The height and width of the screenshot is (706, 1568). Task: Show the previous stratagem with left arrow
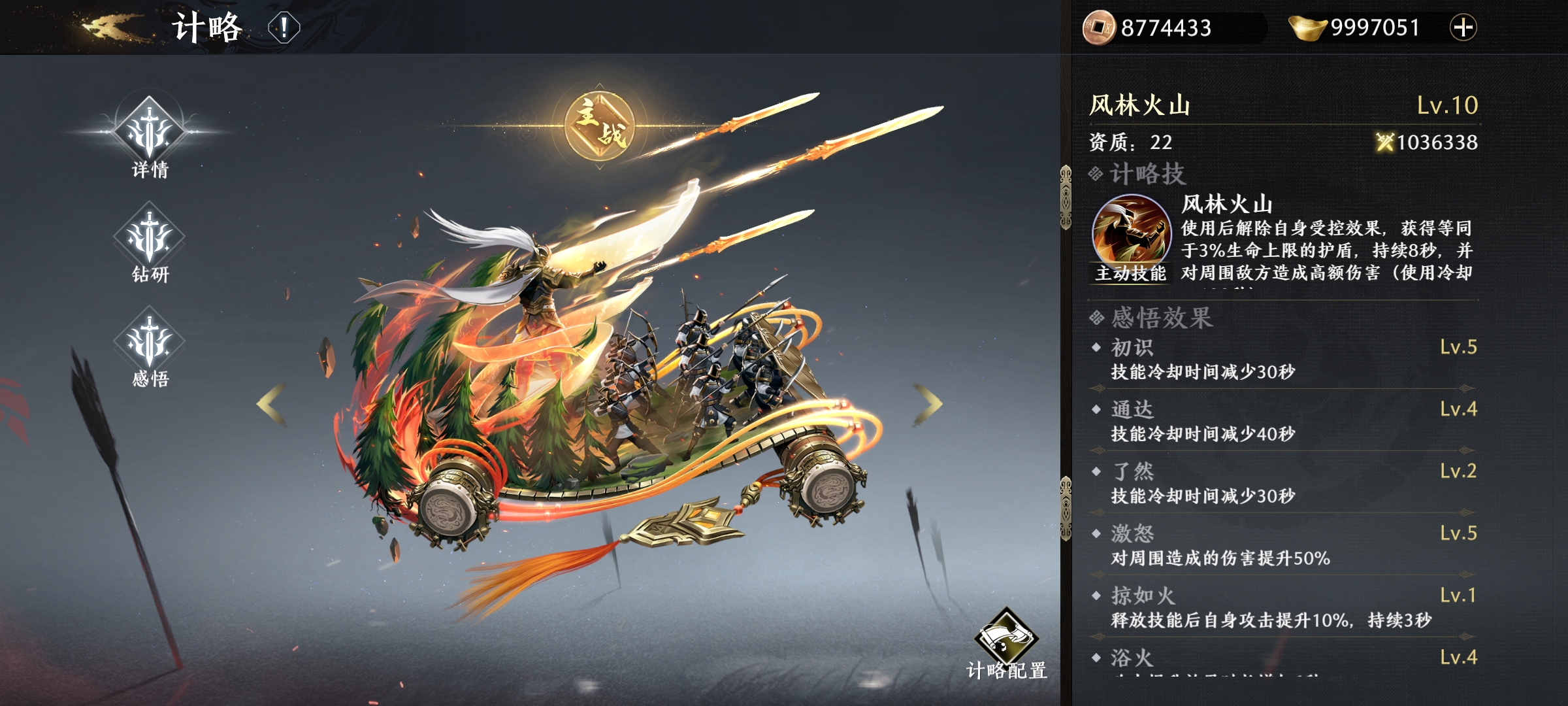[x=271, y=405]
